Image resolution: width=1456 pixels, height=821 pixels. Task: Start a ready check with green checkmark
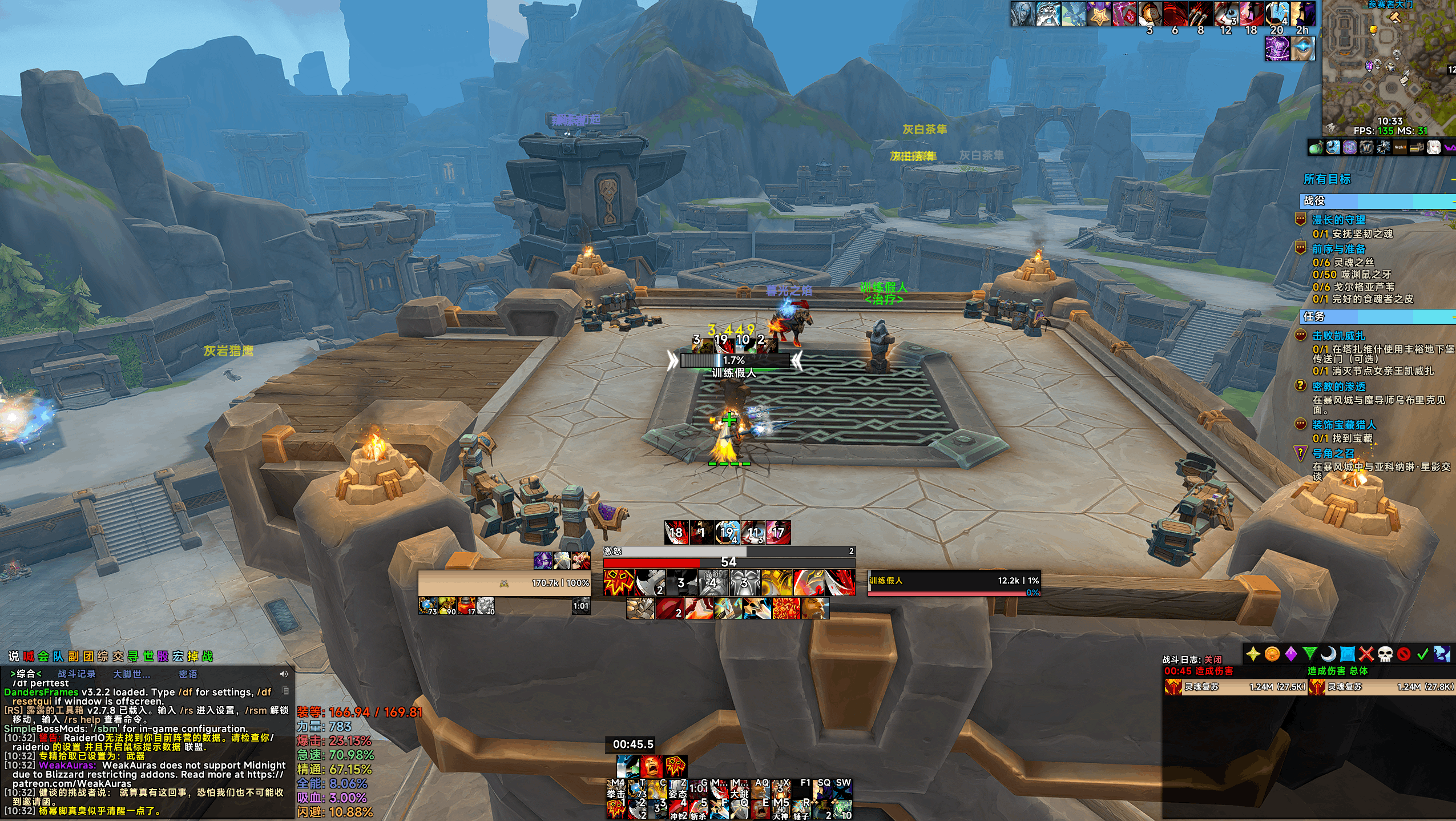(1422, 654)
